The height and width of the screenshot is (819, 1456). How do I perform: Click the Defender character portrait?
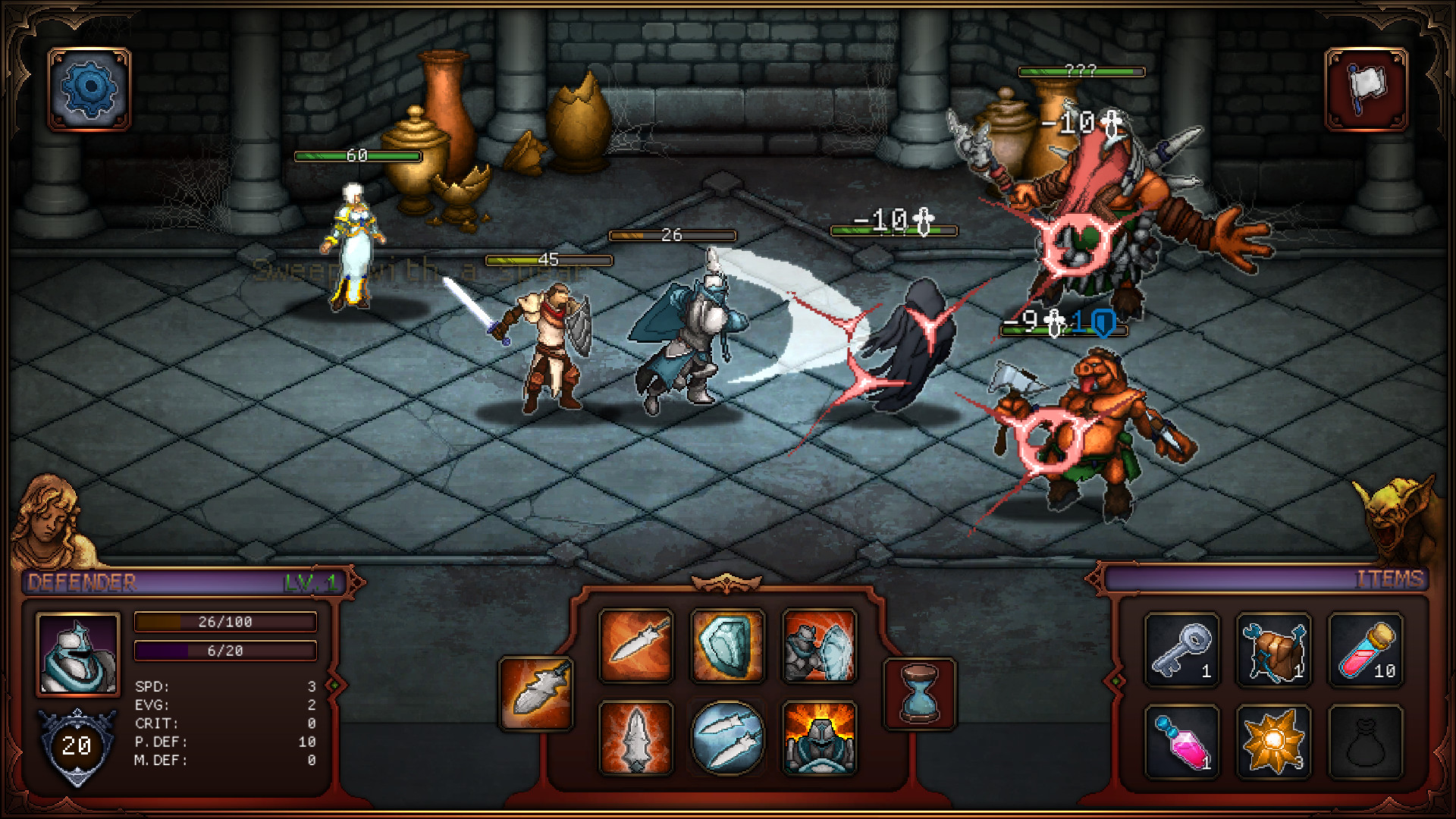coord(78,654)
